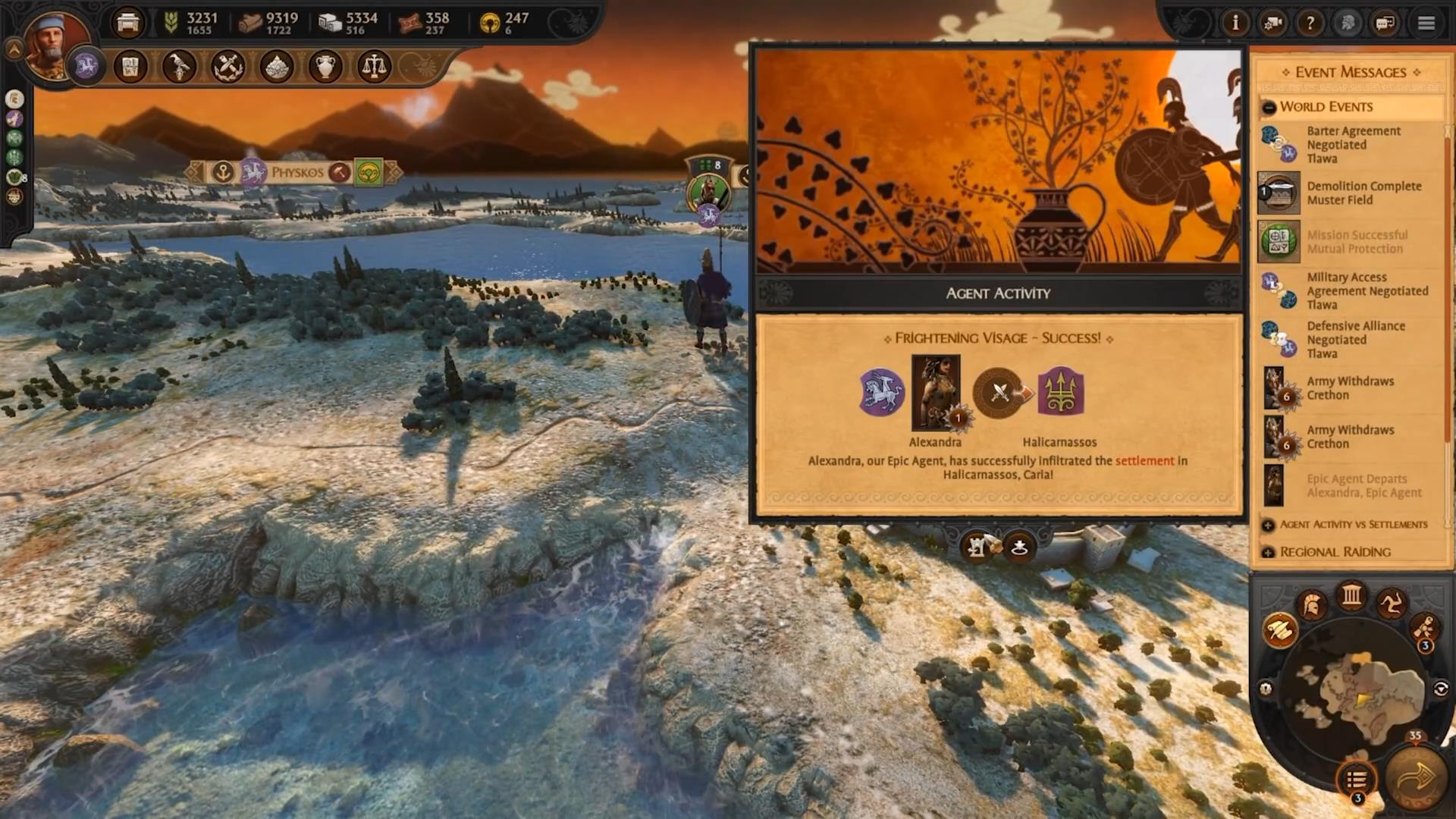Image resolution: width=1456 pixels, height=819 pixels.
Task: Open the game menu hamburger button
Action: tap(1426, 23)
